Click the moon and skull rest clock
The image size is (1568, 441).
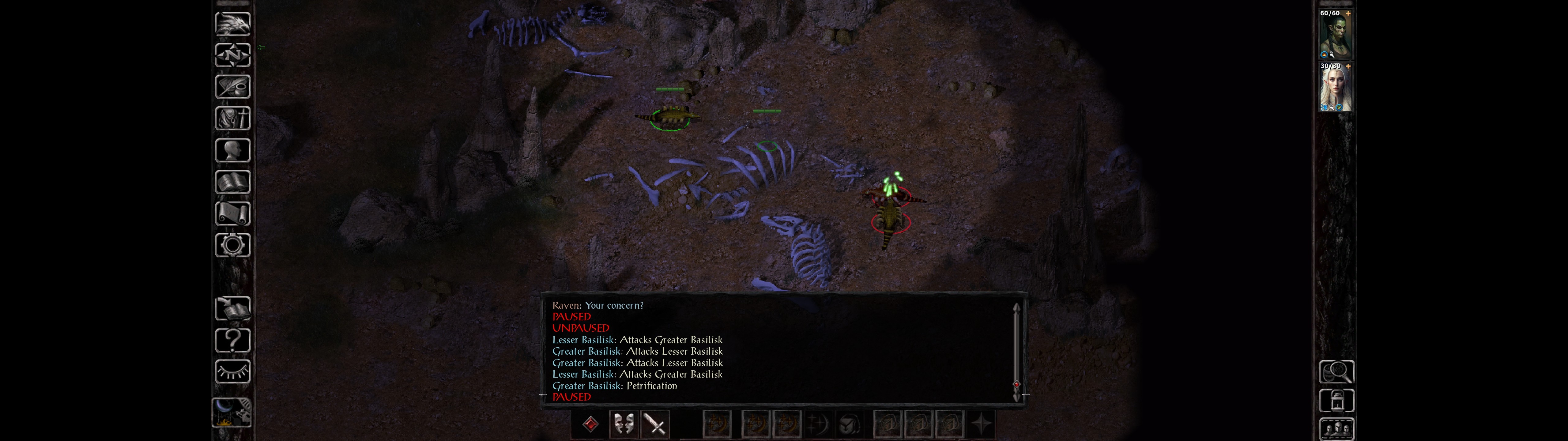coord(232,413)
